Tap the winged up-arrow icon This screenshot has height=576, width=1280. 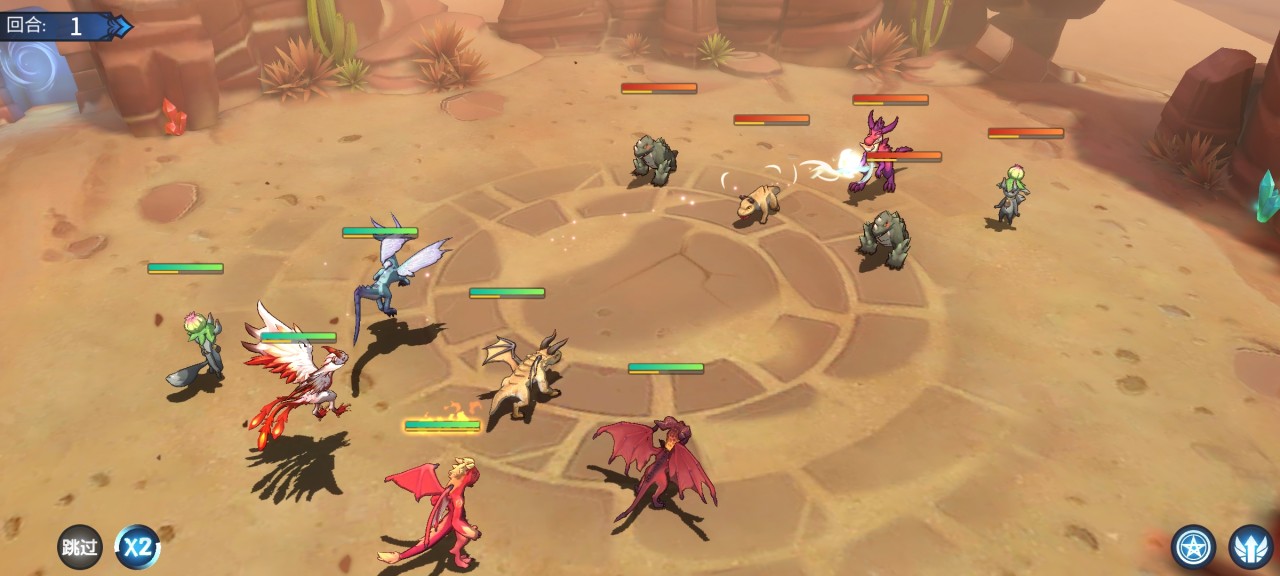coord(1250,547)
